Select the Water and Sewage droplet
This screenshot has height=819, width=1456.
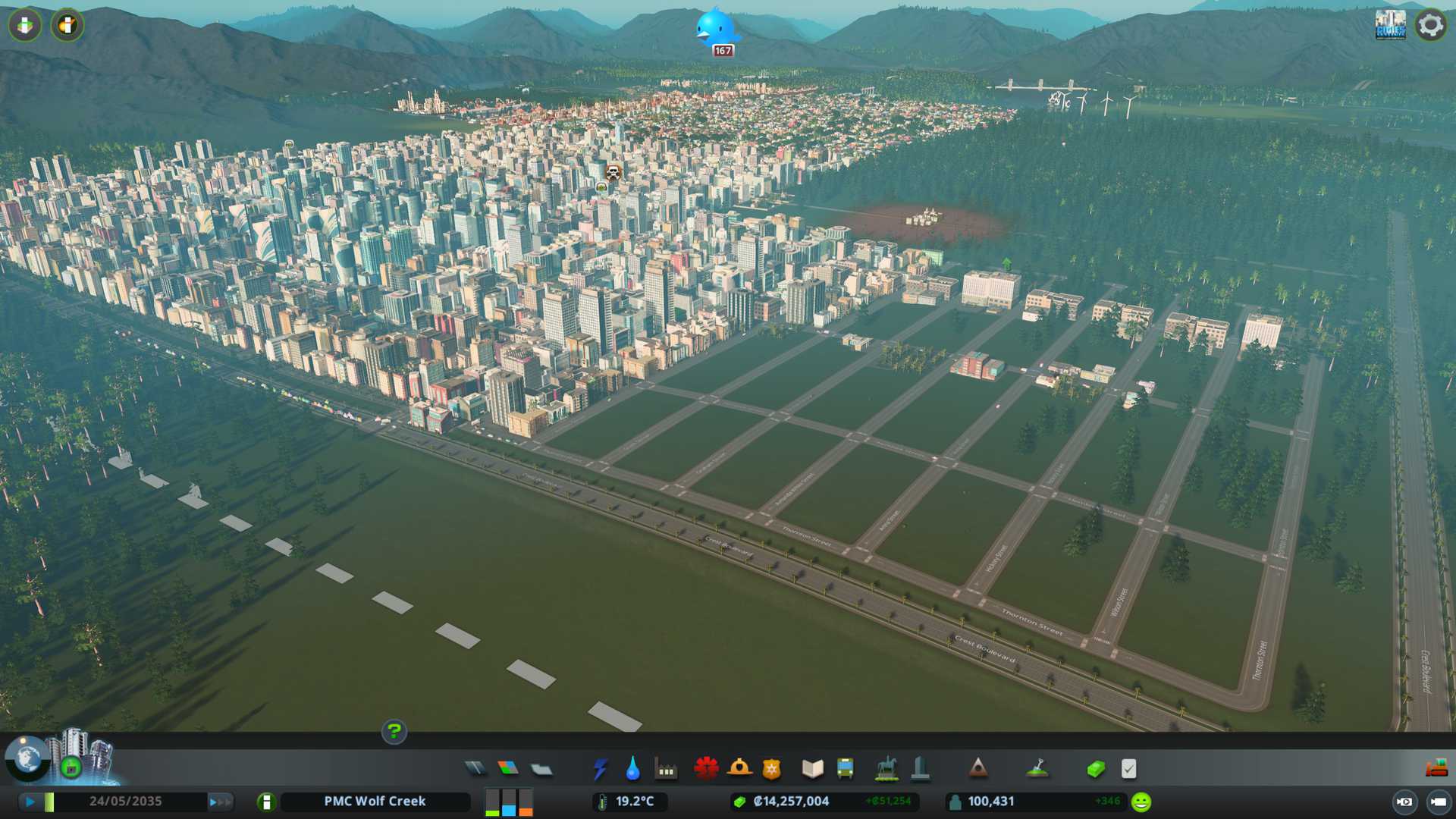[632, 769]
